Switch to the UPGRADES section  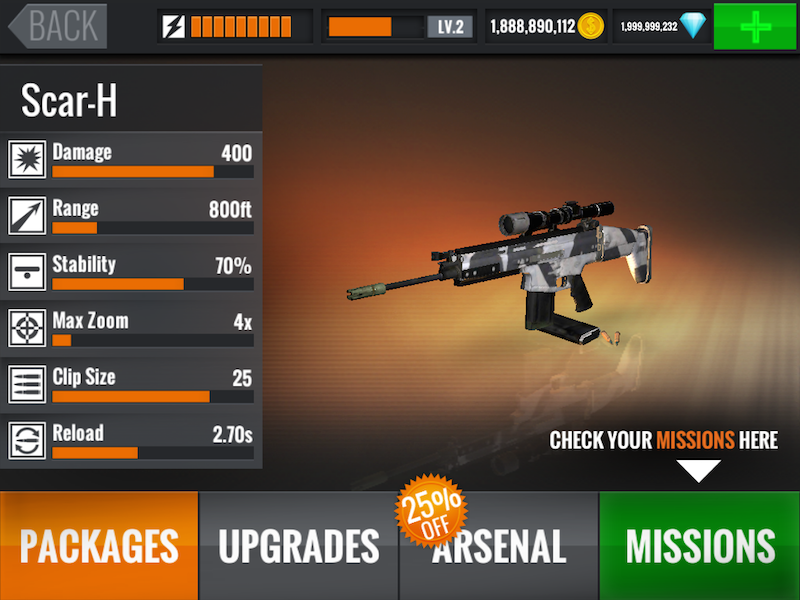click(299, 546)
